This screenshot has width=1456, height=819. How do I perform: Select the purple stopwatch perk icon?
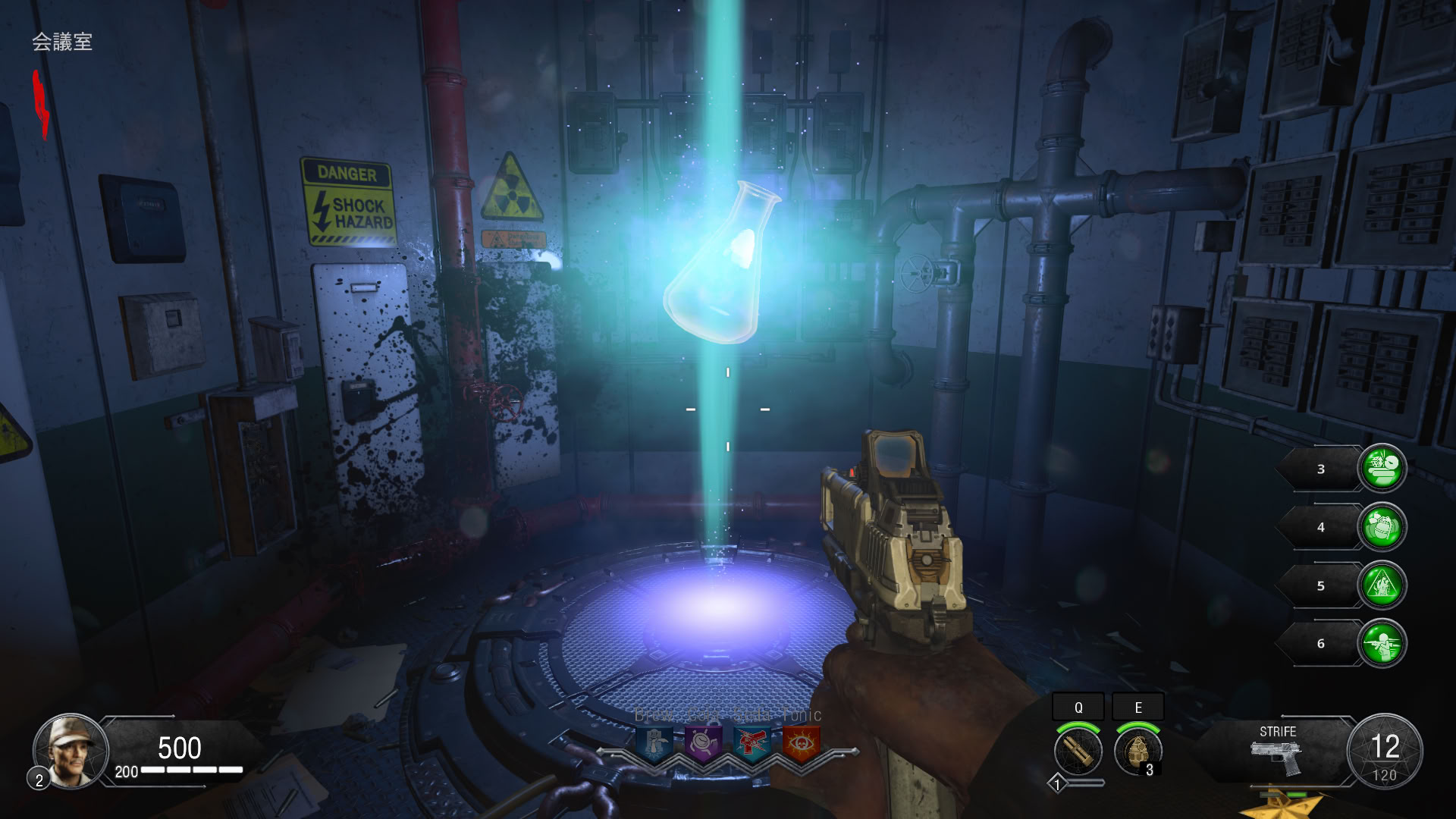(703, 745)
